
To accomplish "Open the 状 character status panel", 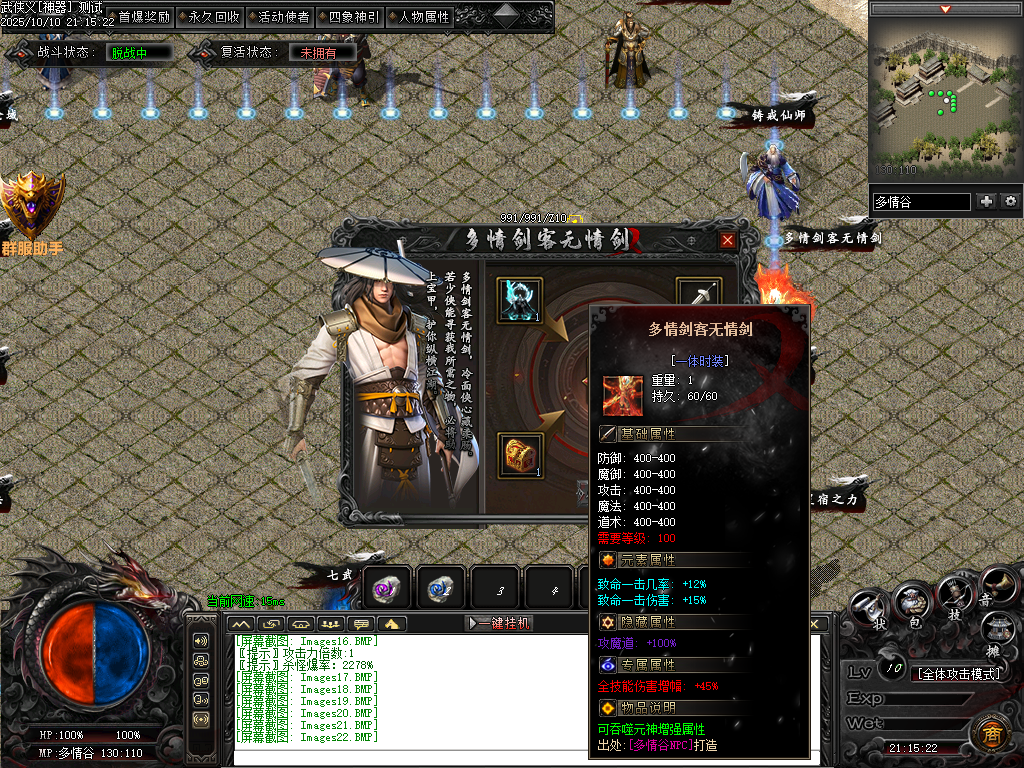I will 868,609.
